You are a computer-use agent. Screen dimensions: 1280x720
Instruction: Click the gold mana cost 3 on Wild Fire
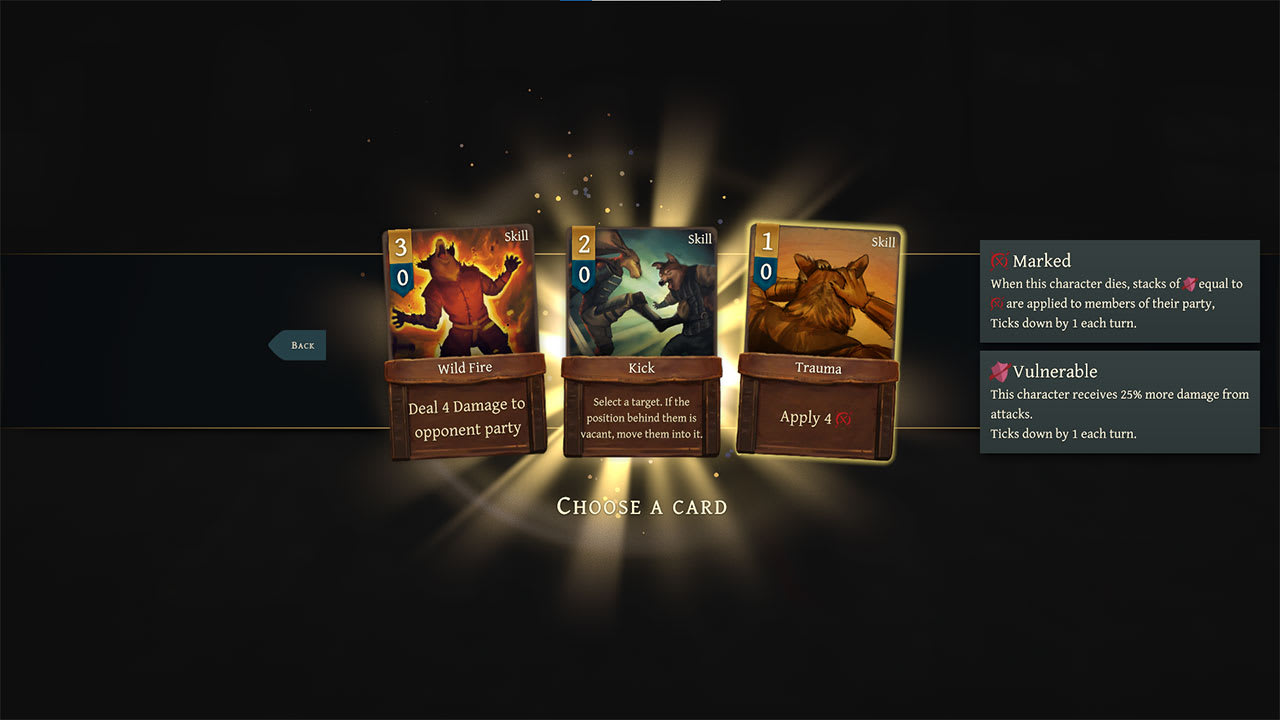point(401,246)
